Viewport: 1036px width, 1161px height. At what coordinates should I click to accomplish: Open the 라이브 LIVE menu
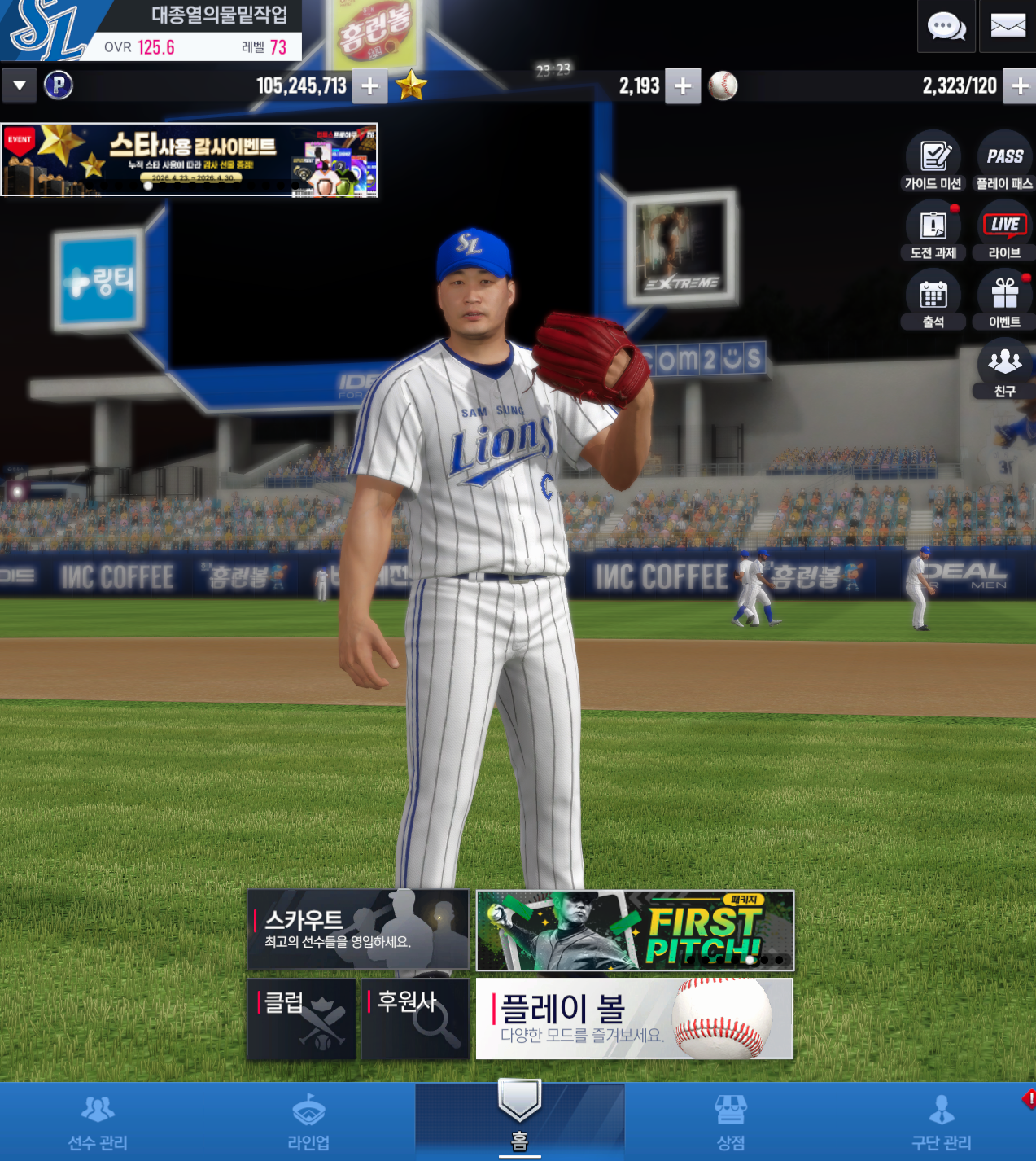[x=1004, y=231]
